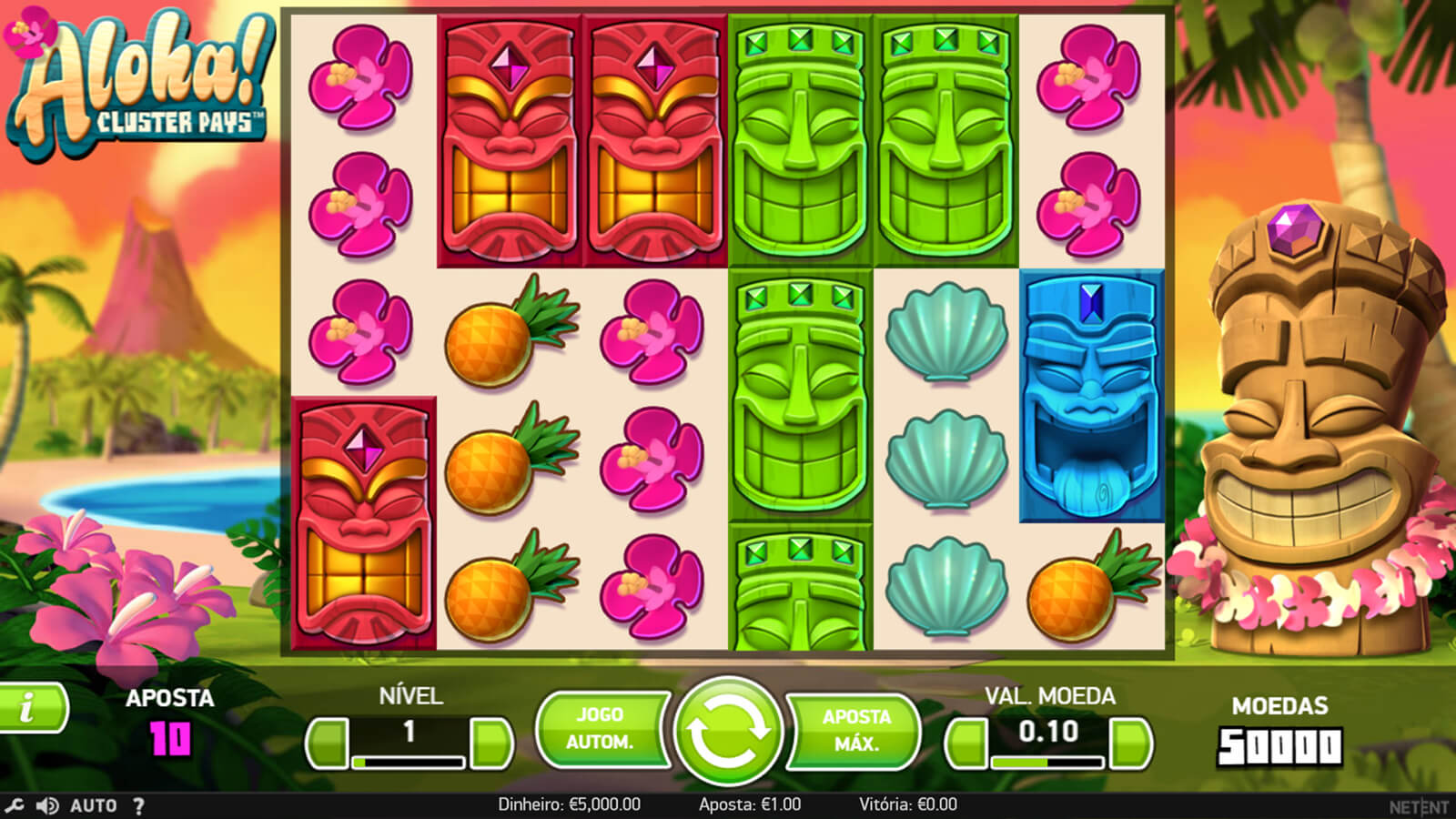Open help with the question mark
Viewport: 1456px width, 819px height.
point(138,805)
